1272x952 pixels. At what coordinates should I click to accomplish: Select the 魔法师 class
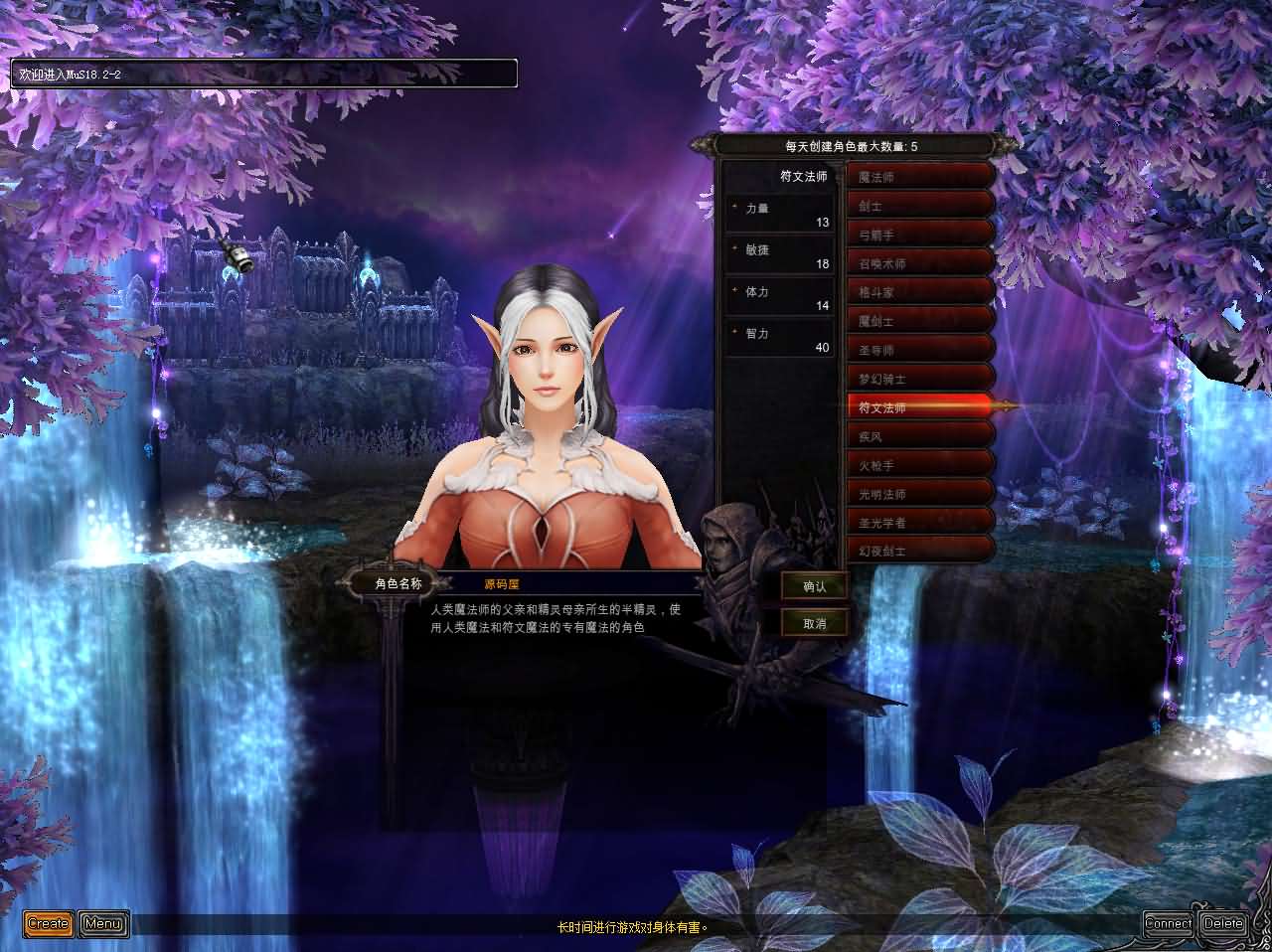coord(919,177)
